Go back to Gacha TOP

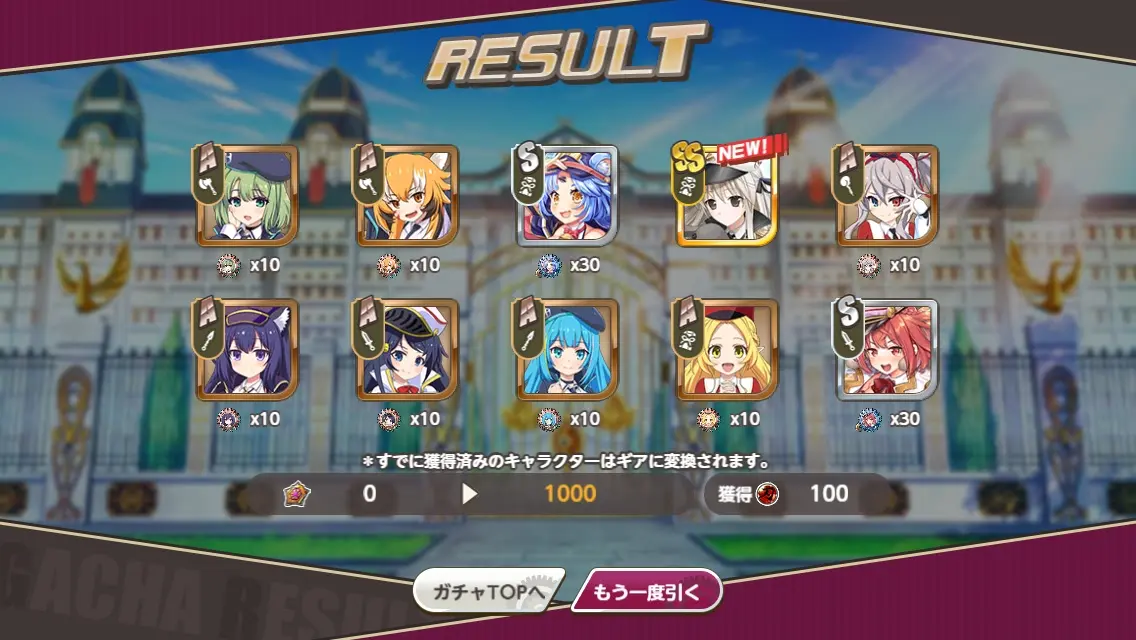pos(489,592)
